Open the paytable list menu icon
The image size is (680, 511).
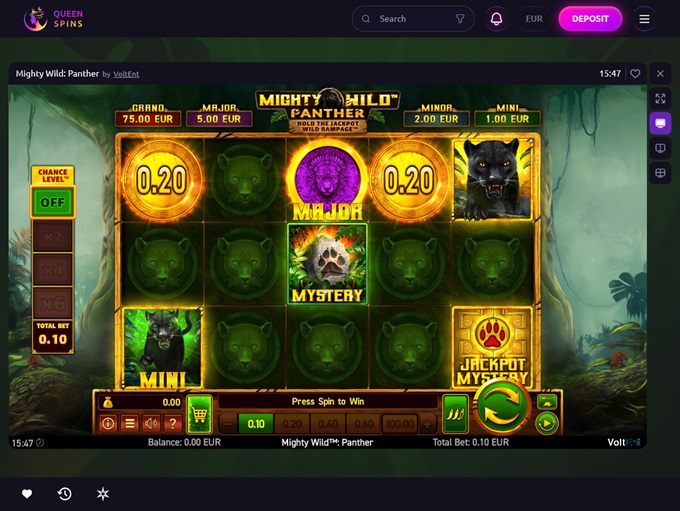[129, 423]
